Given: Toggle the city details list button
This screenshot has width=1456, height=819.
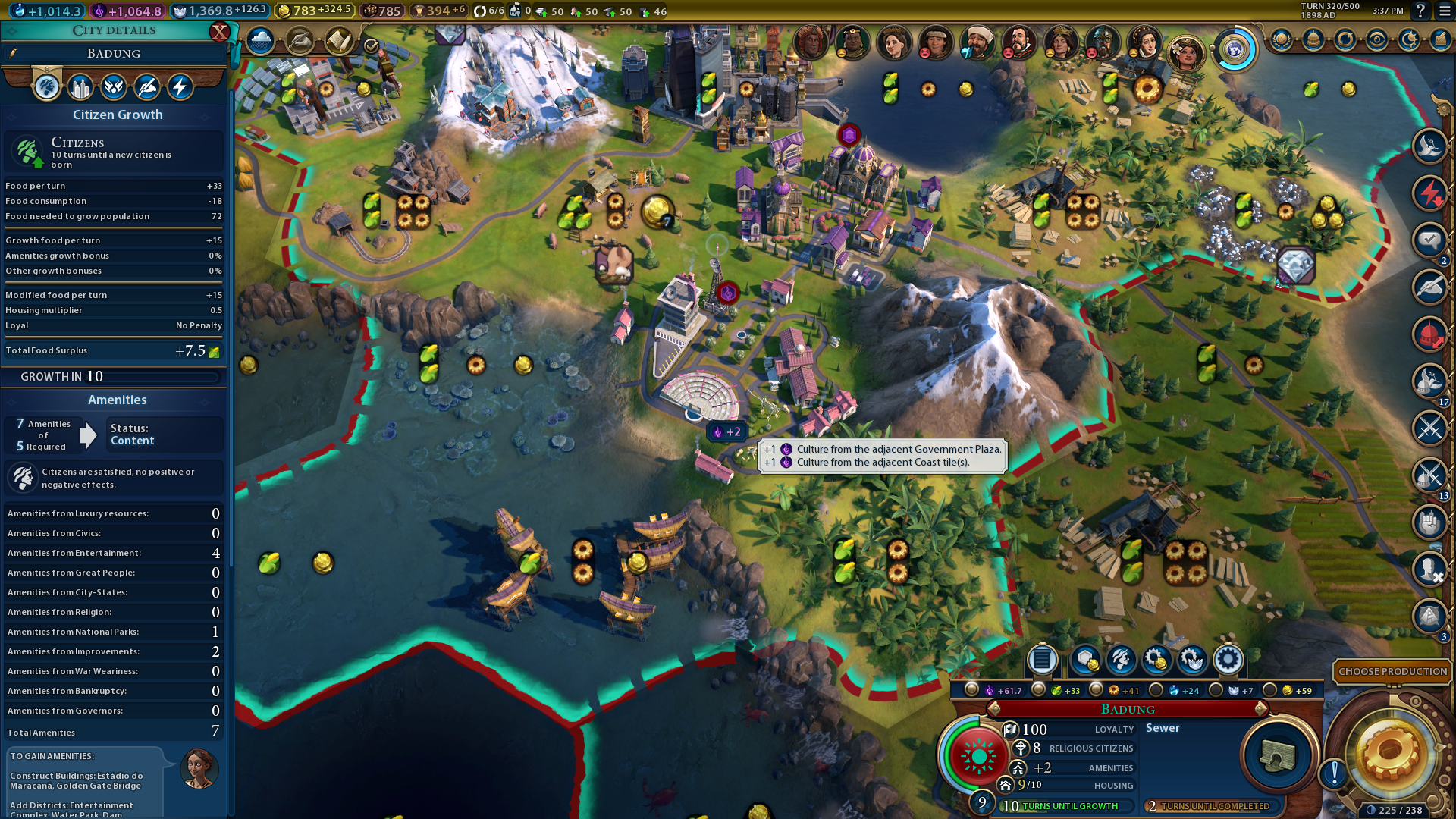Looking at the screenshot, I should [x=1042, y=660].
